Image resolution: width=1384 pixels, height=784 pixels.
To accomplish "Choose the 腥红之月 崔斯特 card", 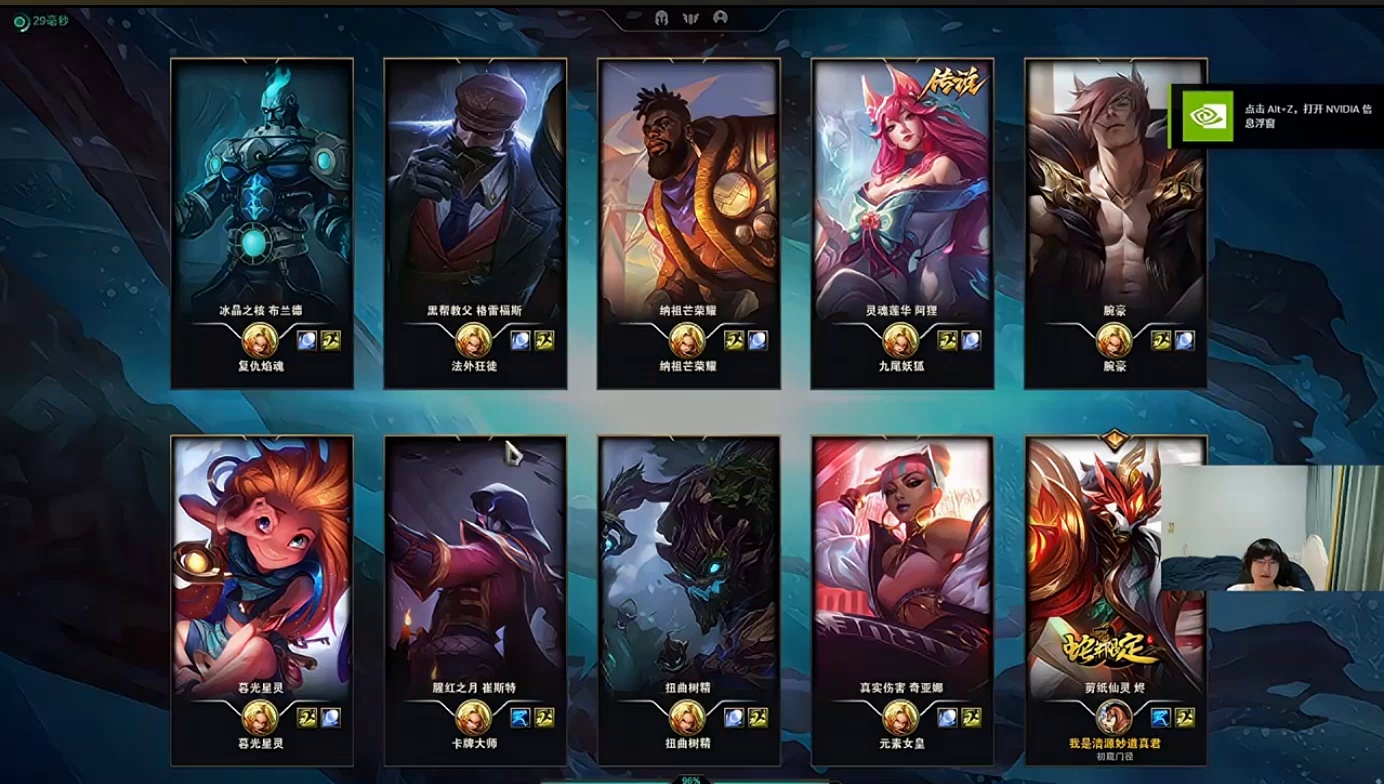I will pos(475,600).
